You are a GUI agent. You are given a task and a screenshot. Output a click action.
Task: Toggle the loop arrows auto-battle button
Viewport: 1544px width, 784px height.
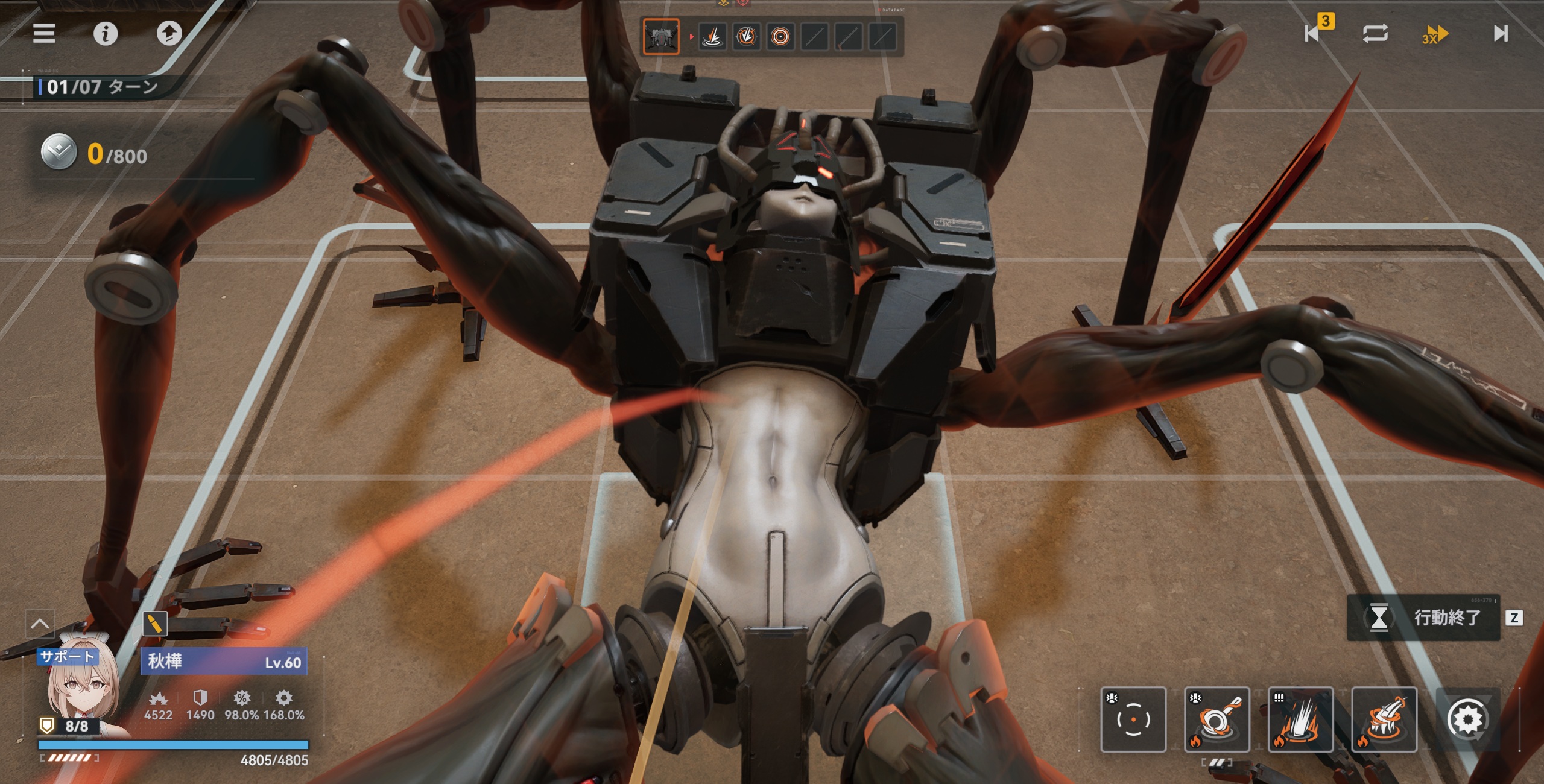[x=1375, y=33]
